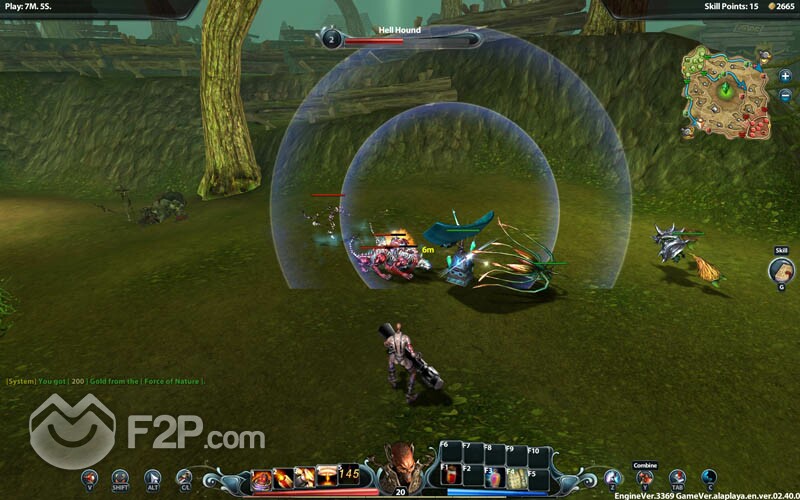The image size is (800, 500).
Task: Click the system chat message log
Action: (x=105, y=381)
